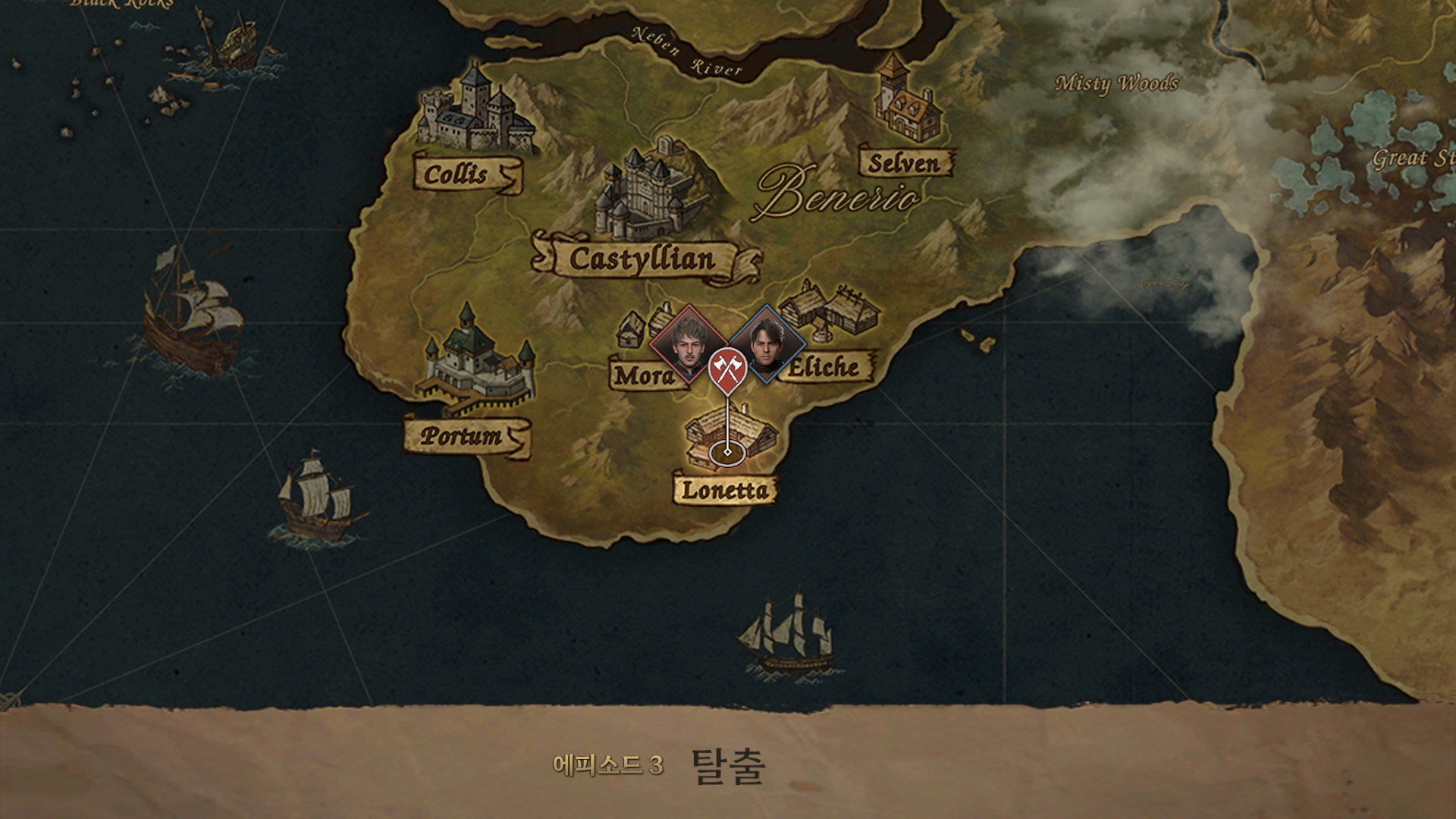Click the Selven location banner
This screenshot has height=819, width=1456.
(905, 161)
